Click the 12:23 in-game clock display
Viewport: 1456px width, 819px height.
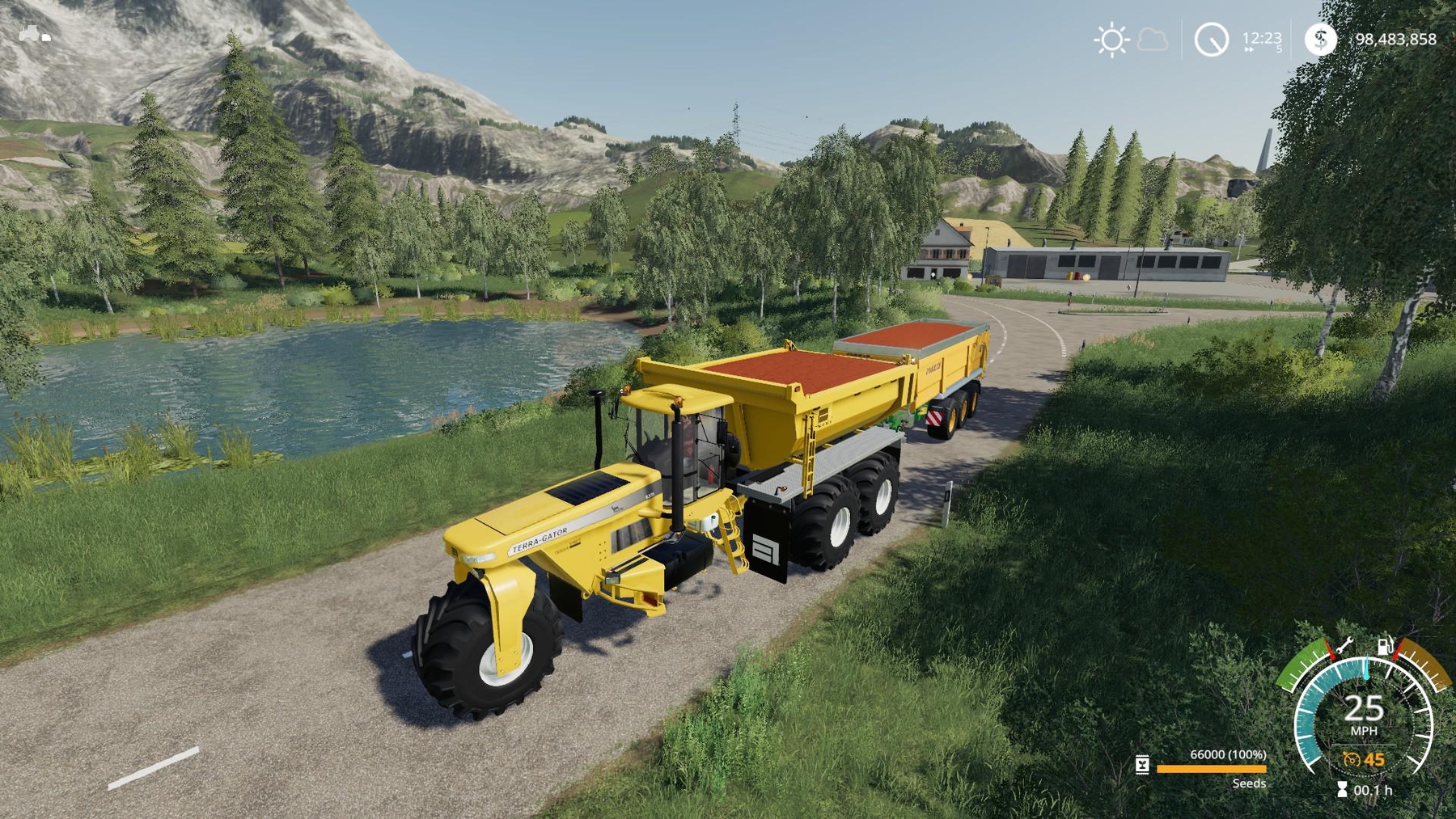tap(1262, 38)
